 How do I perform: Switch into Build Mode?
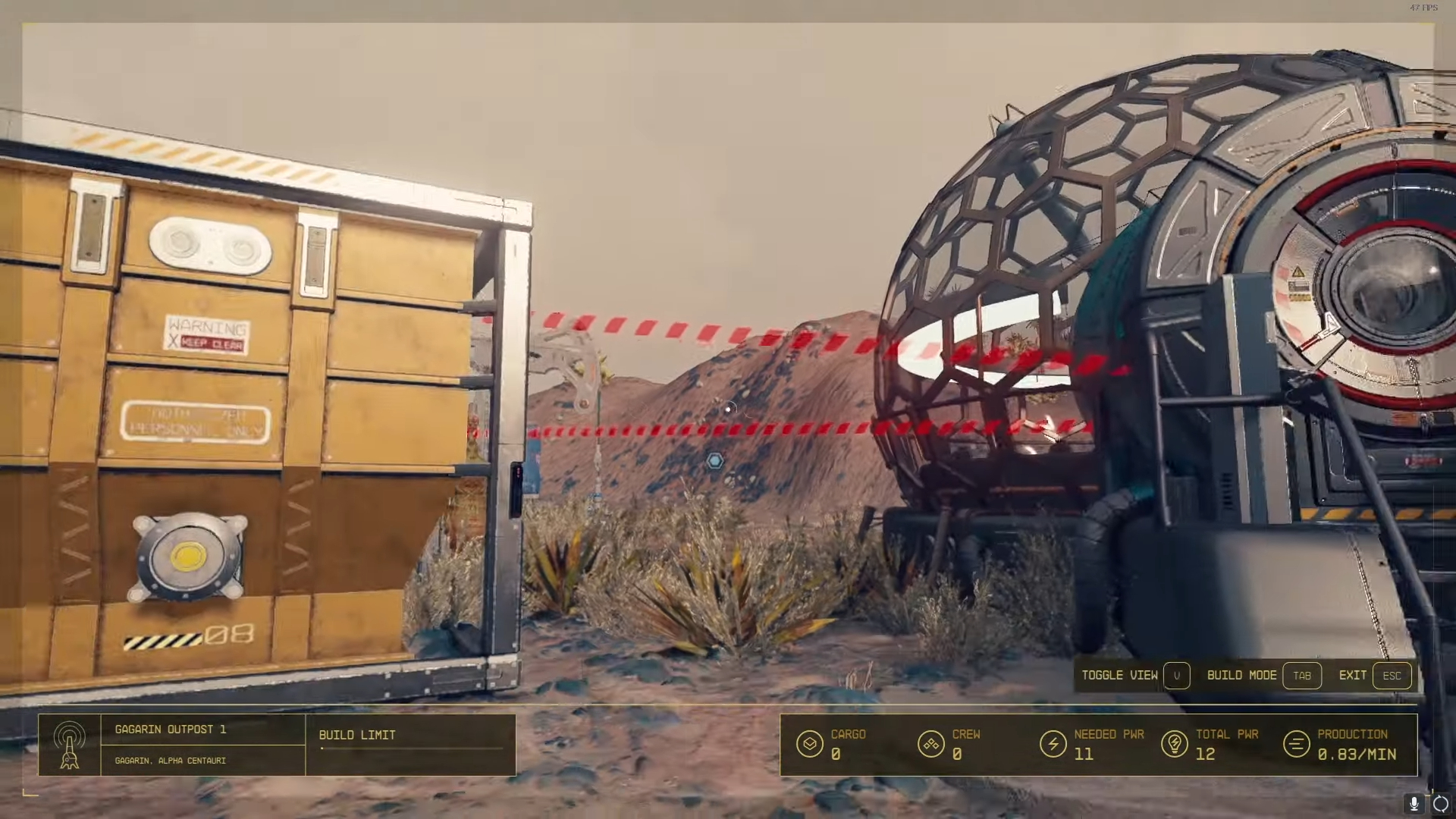(x=1243, y=675)
